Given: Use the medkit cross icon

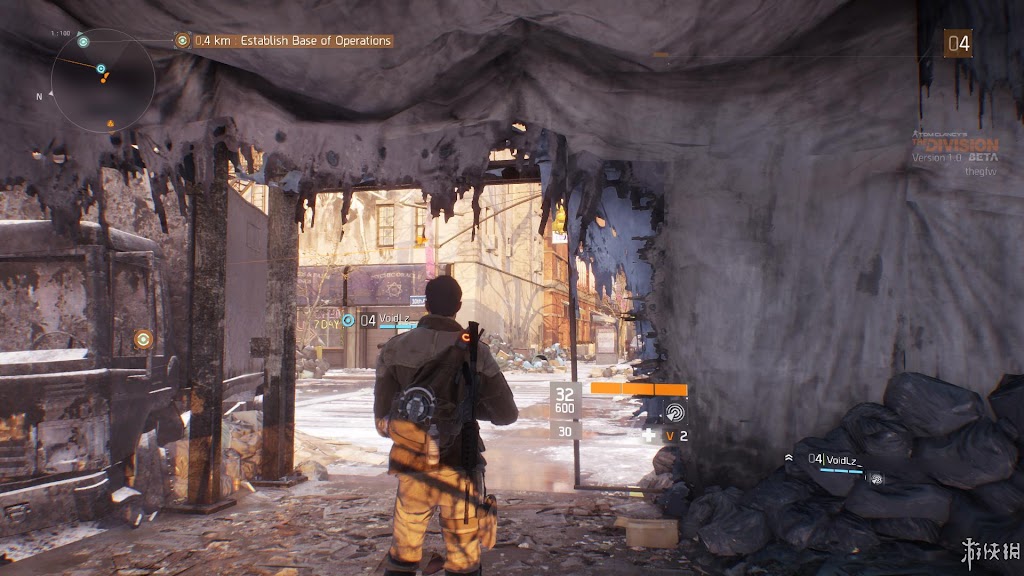Looking at the screenshot, I should click(x=648, y=436).
